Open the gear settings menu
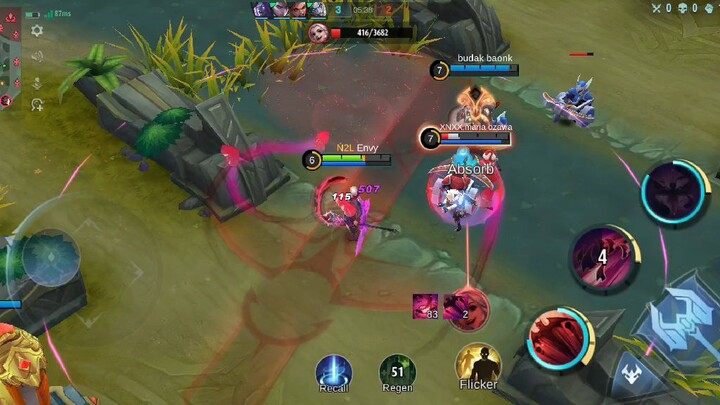This screenshot has height=405, width=720. [x=37, y=31]
